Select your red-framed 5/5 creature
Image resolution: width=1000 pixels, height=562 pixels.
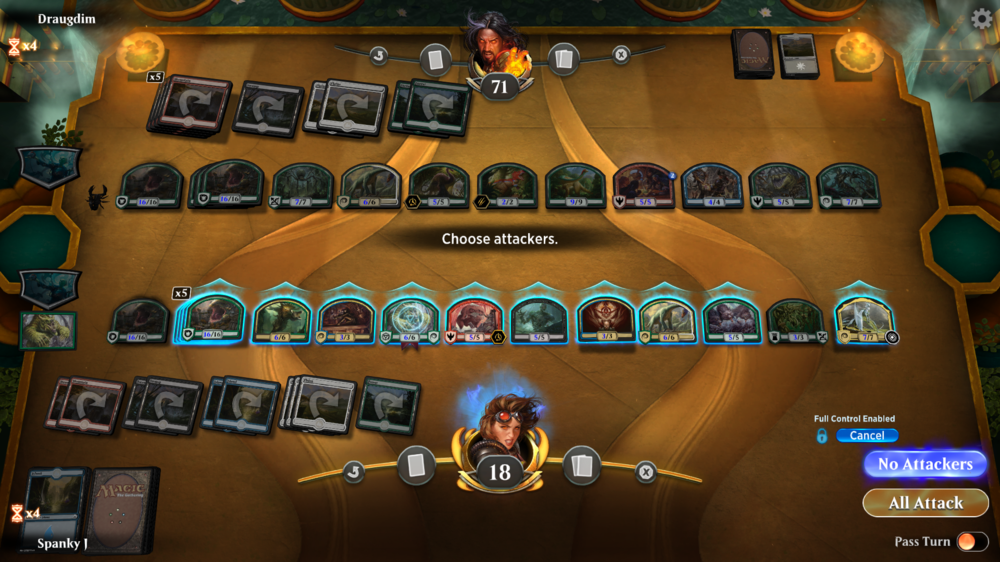[x=474, y=319]
